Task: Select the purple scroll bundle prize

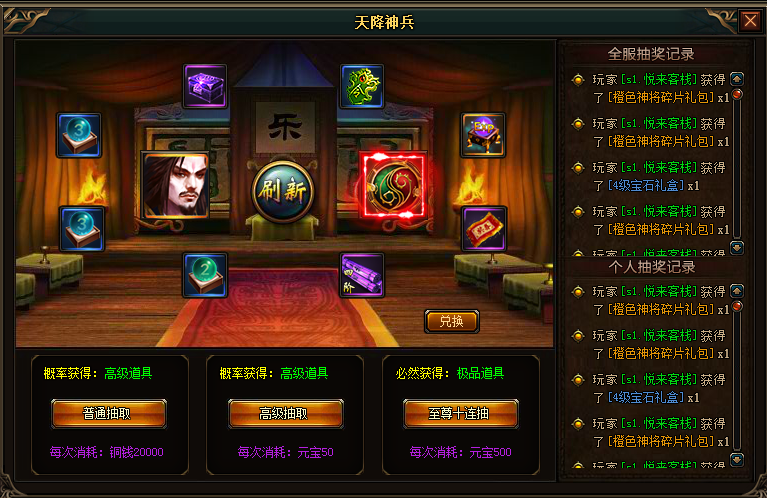Action: click(361, 275)
